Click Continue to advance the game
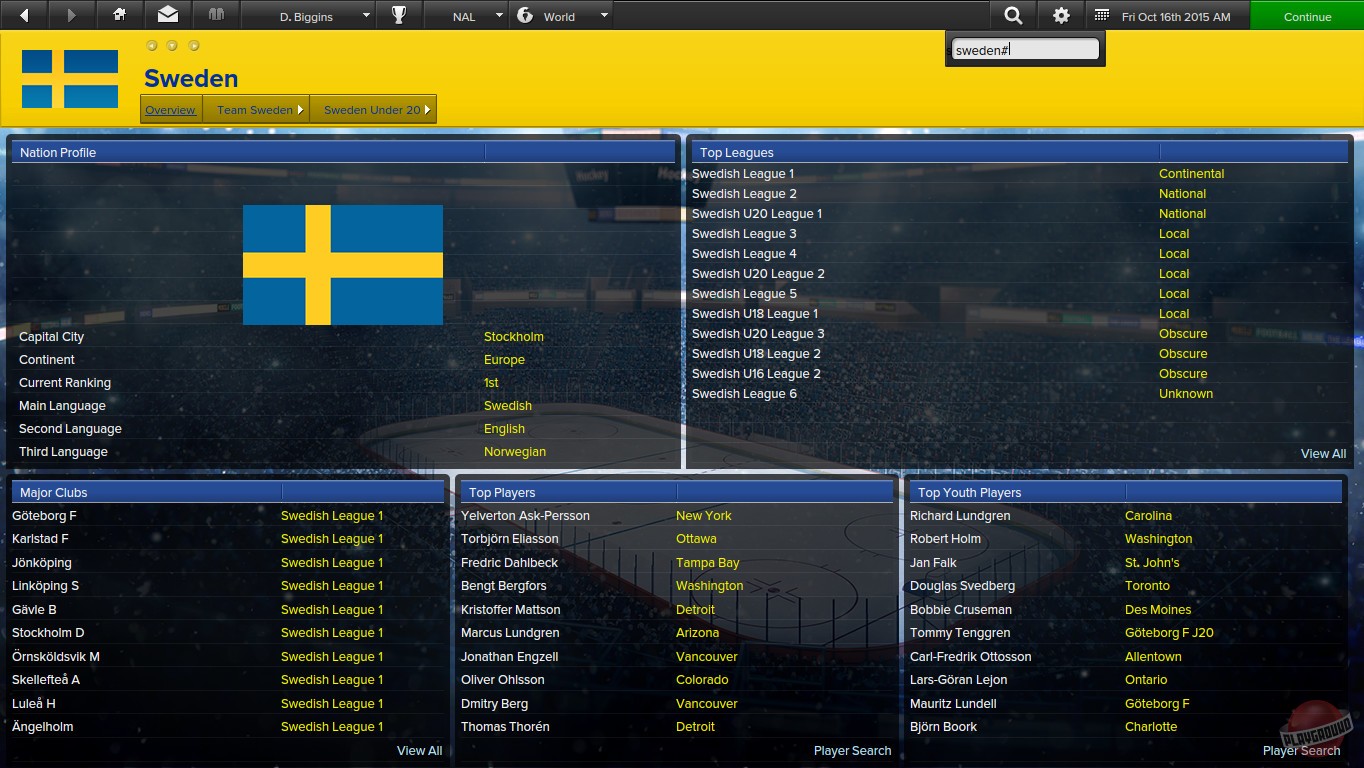1364x768 pixels. pos(1306,15)
